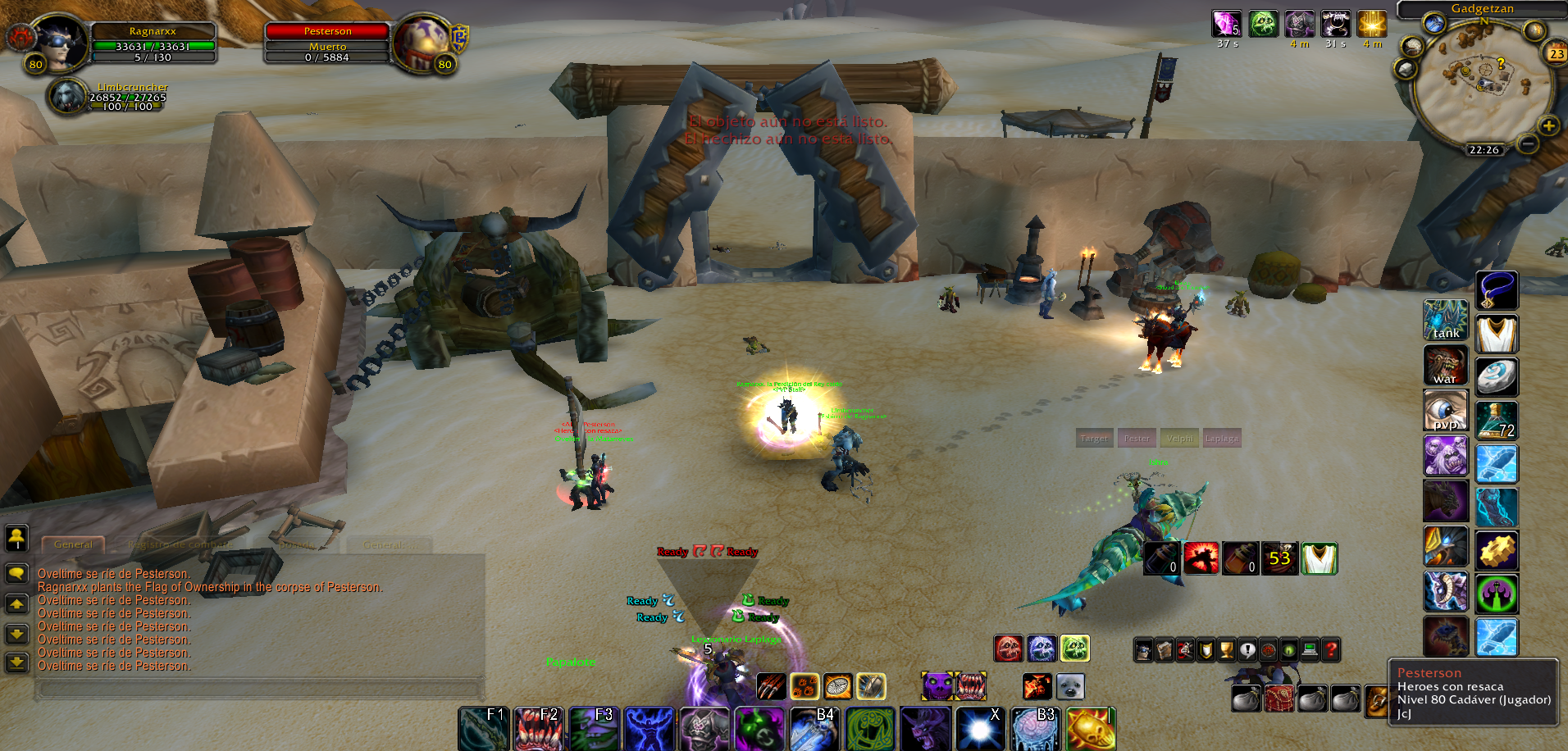1568x751 pixels.
Task: Select the Limbcruncher pet frame
Action: click(x=68, y=97)
